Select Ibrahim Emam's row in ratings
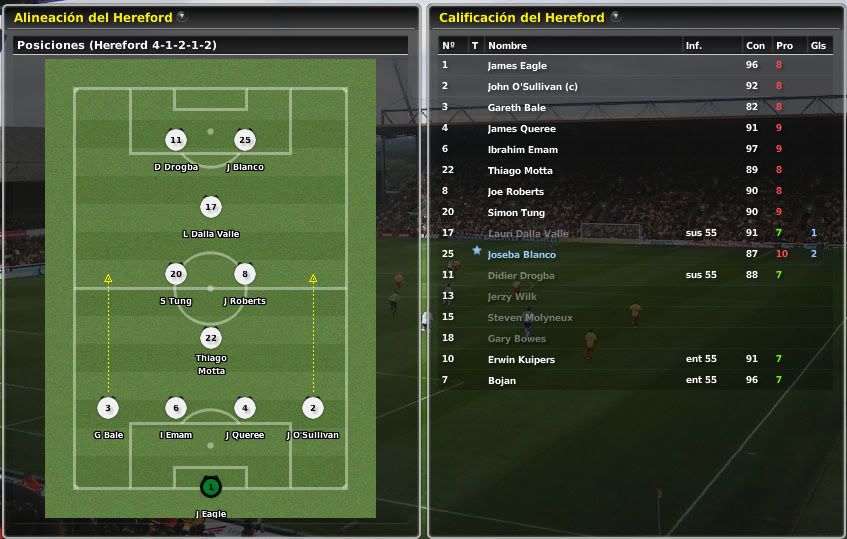This screenshot has width=847, height=539. [x=522, y=150]
